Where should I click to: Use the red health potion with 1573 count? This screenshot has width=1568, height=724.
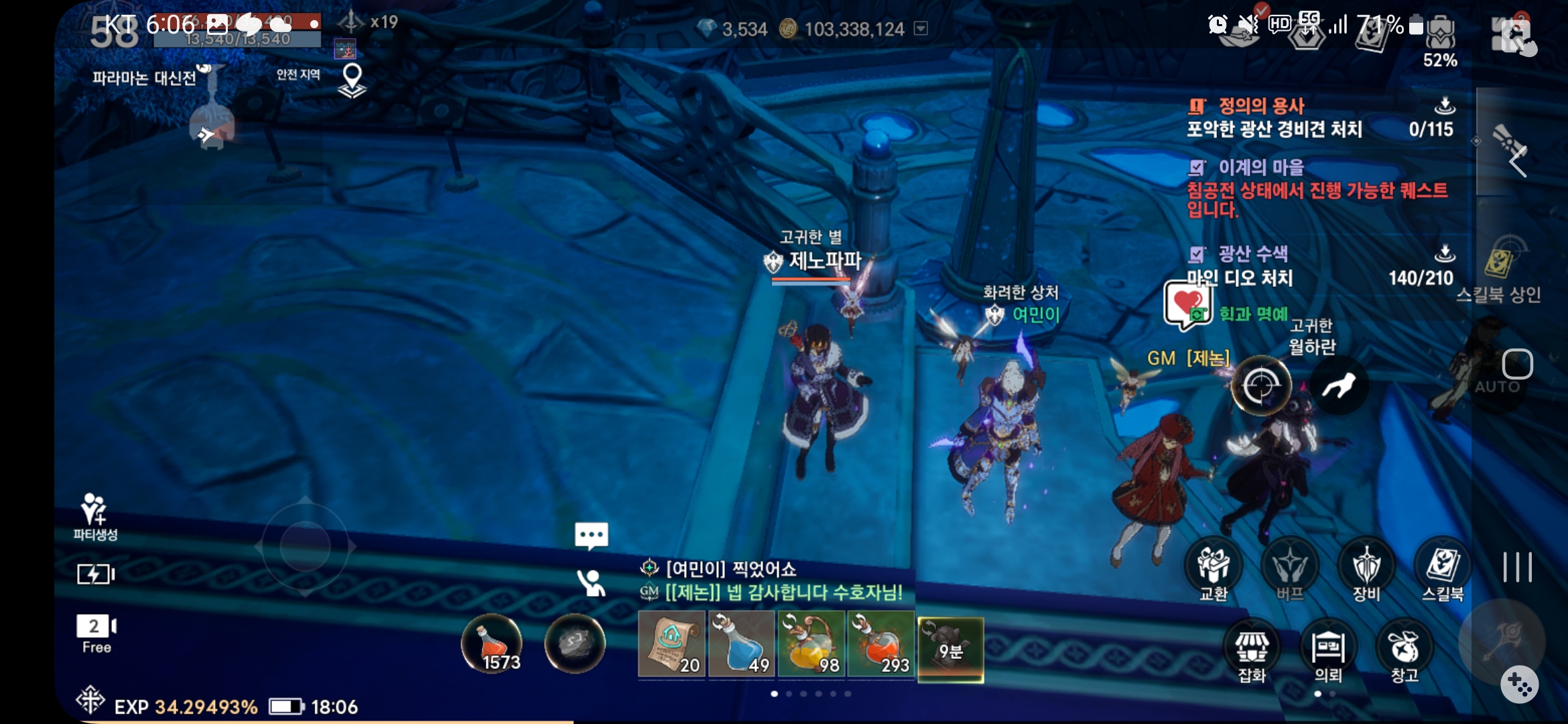pos(492,644)
